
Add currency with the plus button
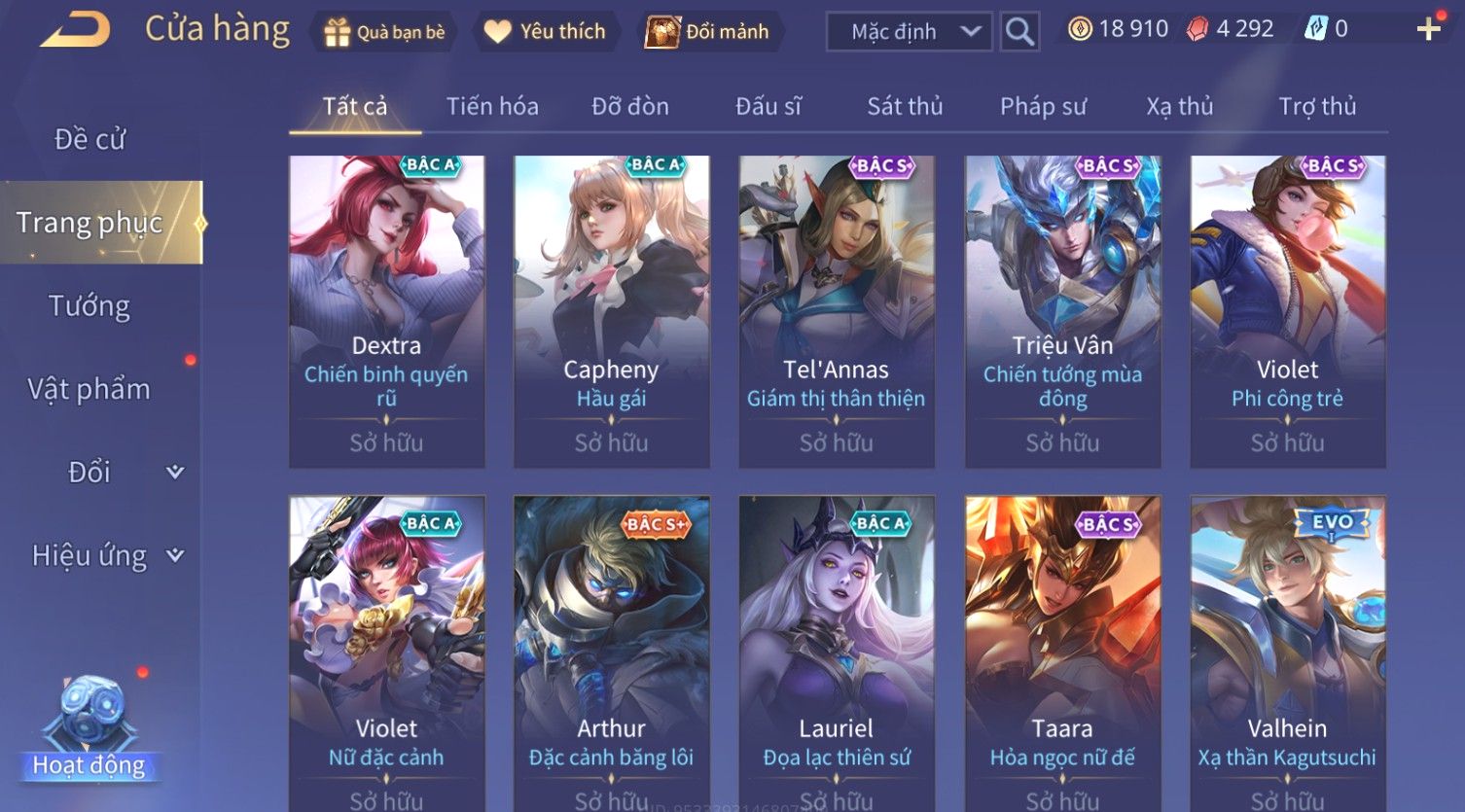click(x=1428, y=30)
